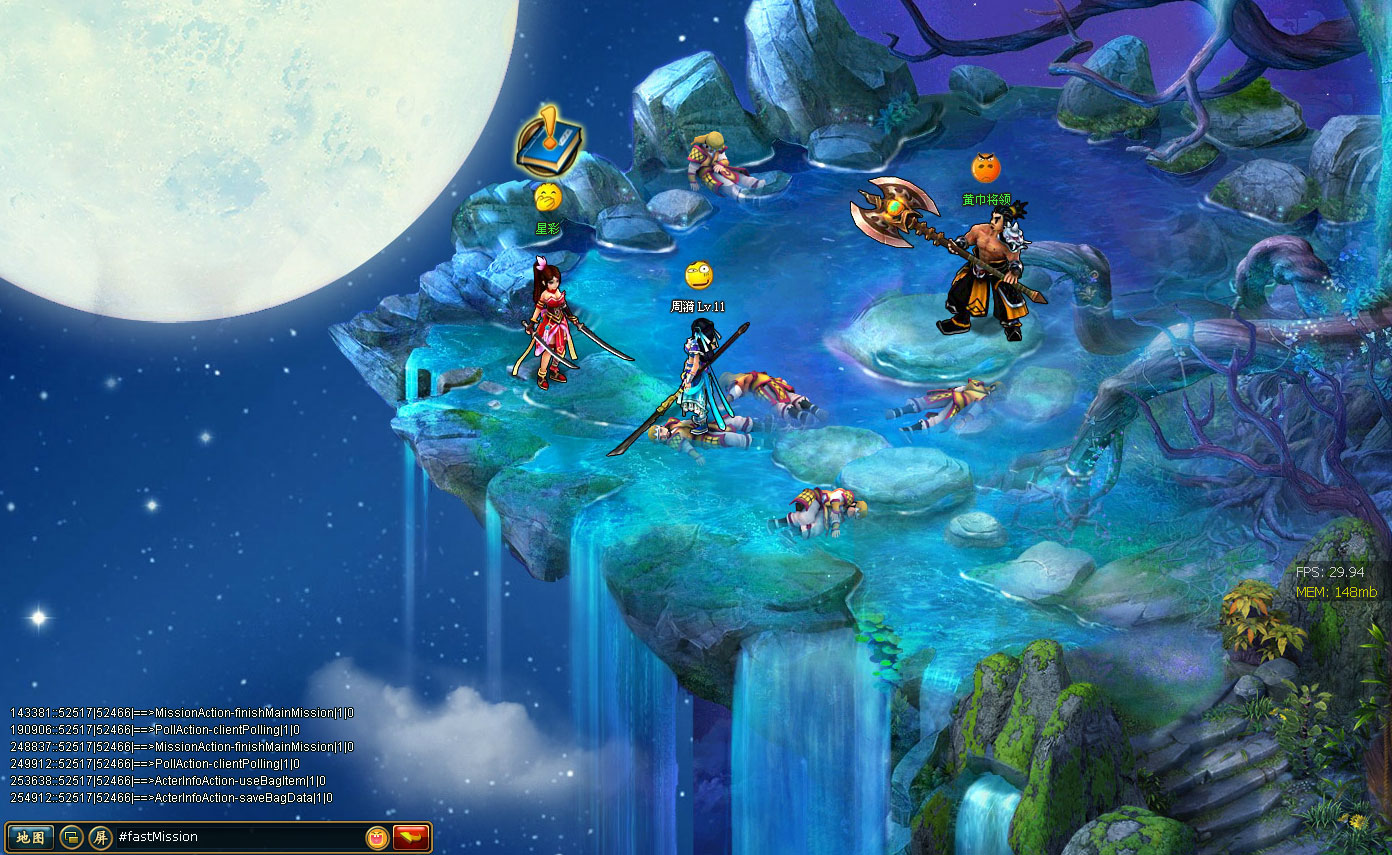Open the emoji face picker
1392x855 pixels.
click(x=377, y=837)
